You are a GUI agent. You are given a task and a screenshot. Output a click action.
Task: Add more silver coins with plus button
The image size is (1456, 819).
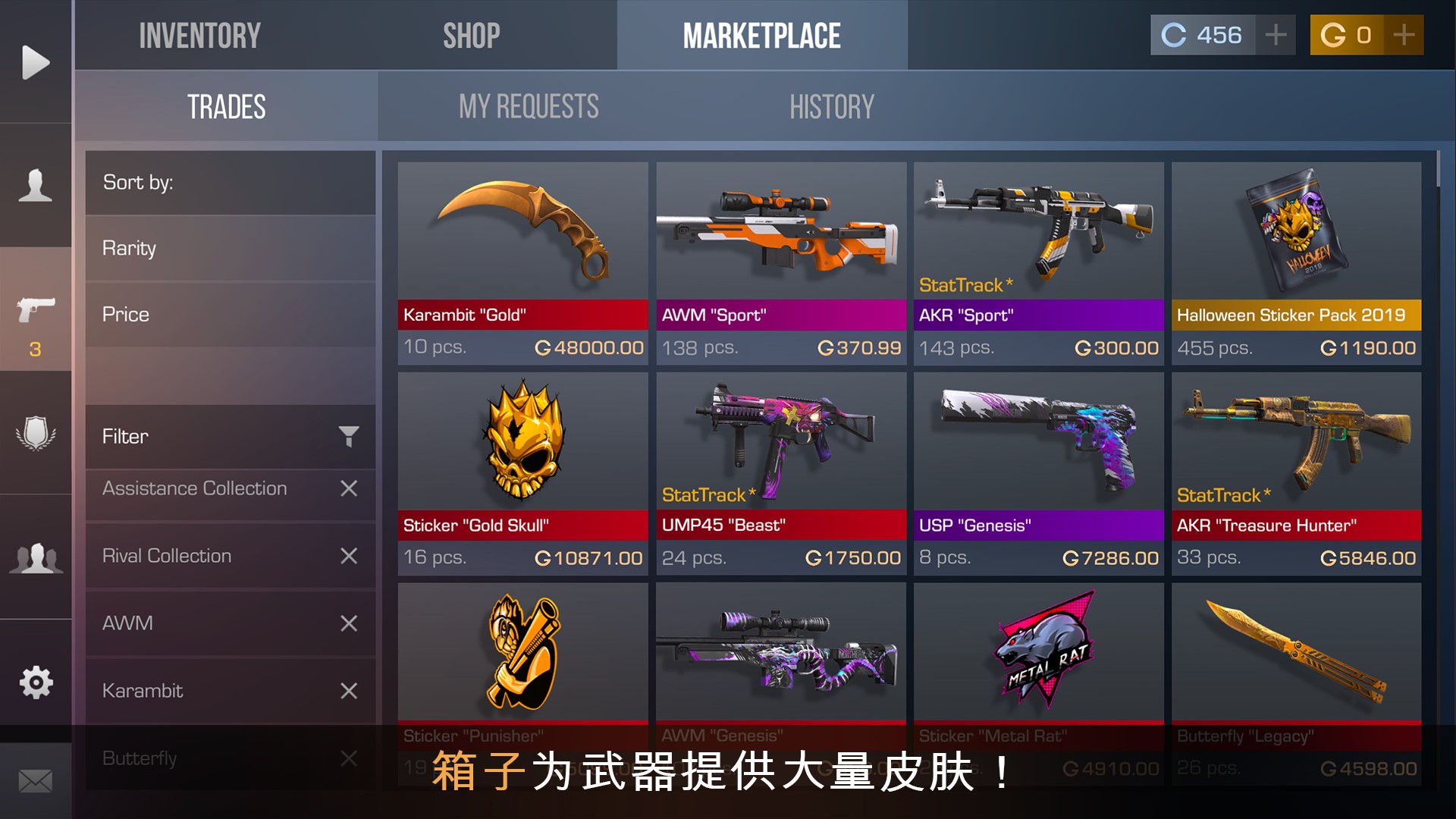tap(1276, 35)
